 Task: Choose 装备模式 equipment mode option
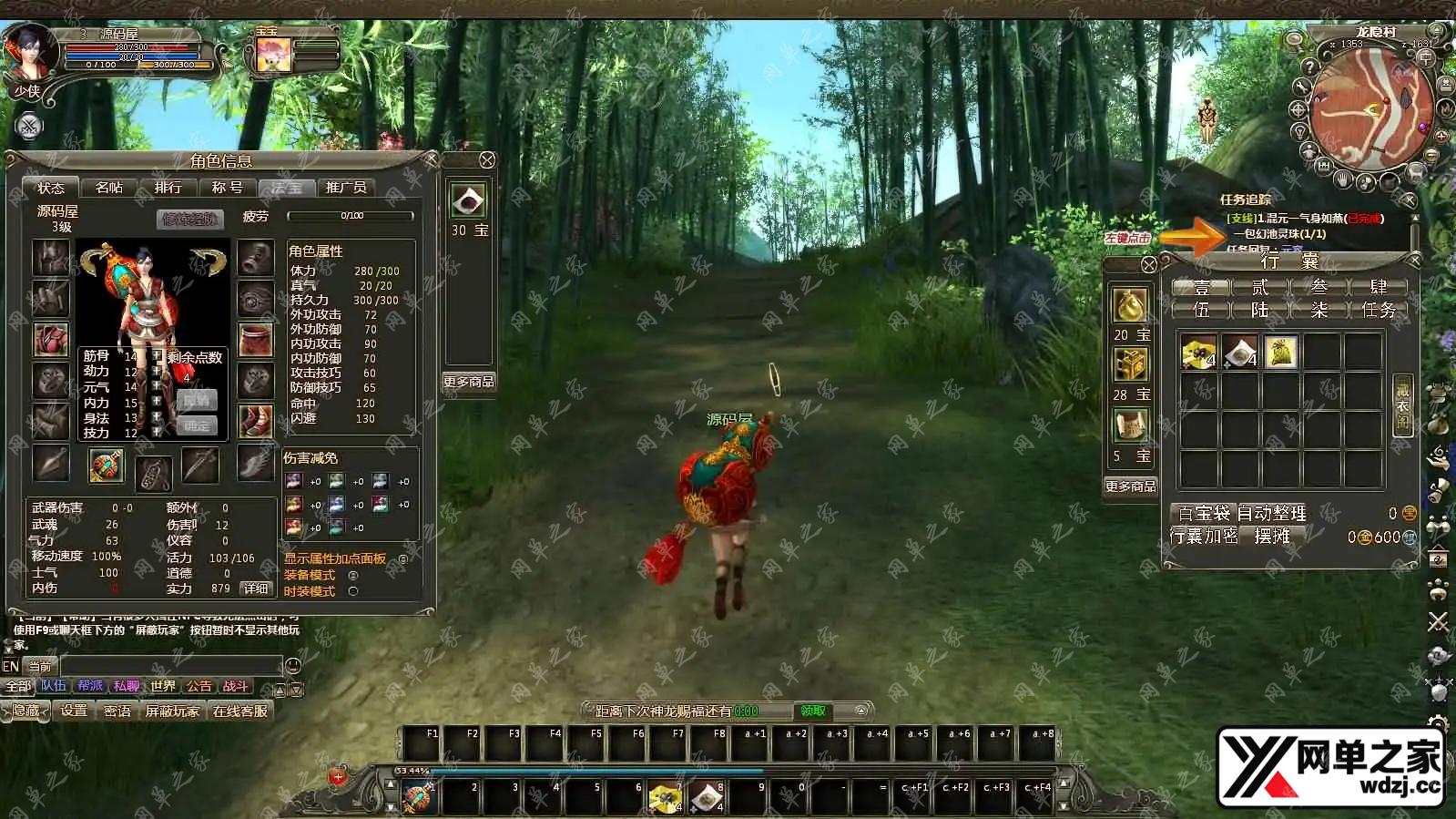pyautogui.click(x=353, y=575)
